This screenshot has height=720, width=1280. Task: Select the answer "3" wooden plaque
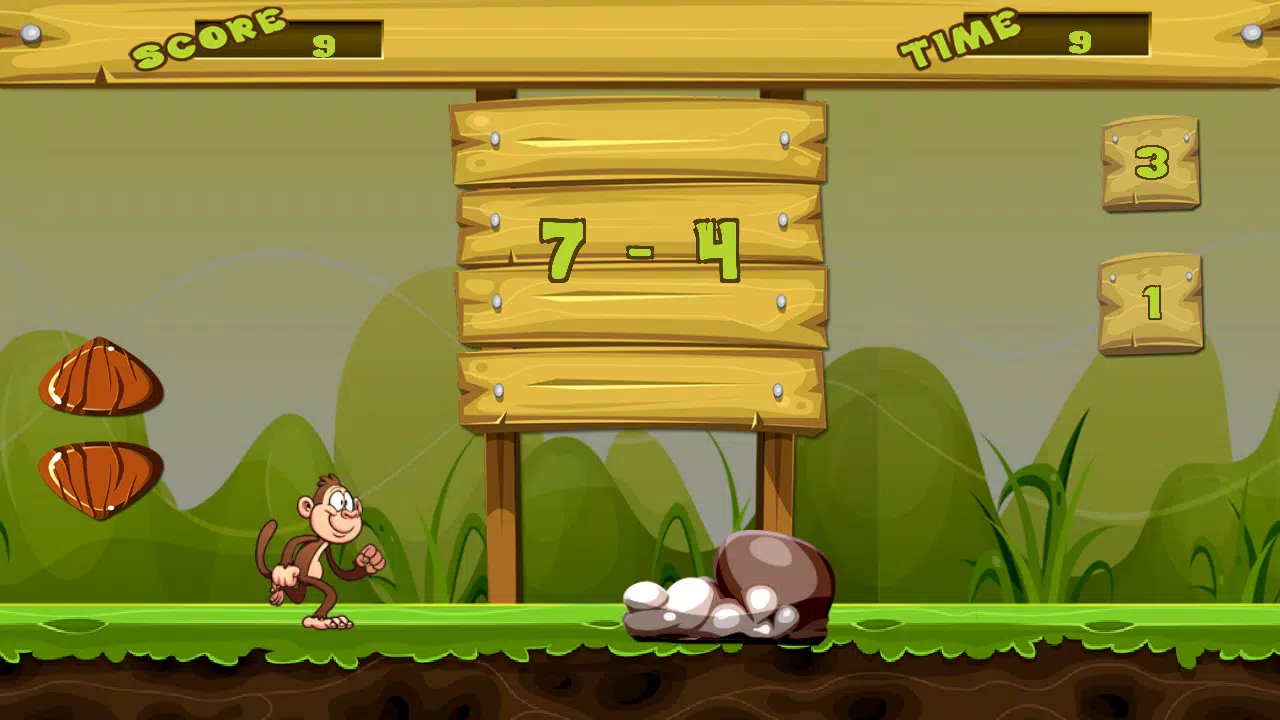(1150, 165)
